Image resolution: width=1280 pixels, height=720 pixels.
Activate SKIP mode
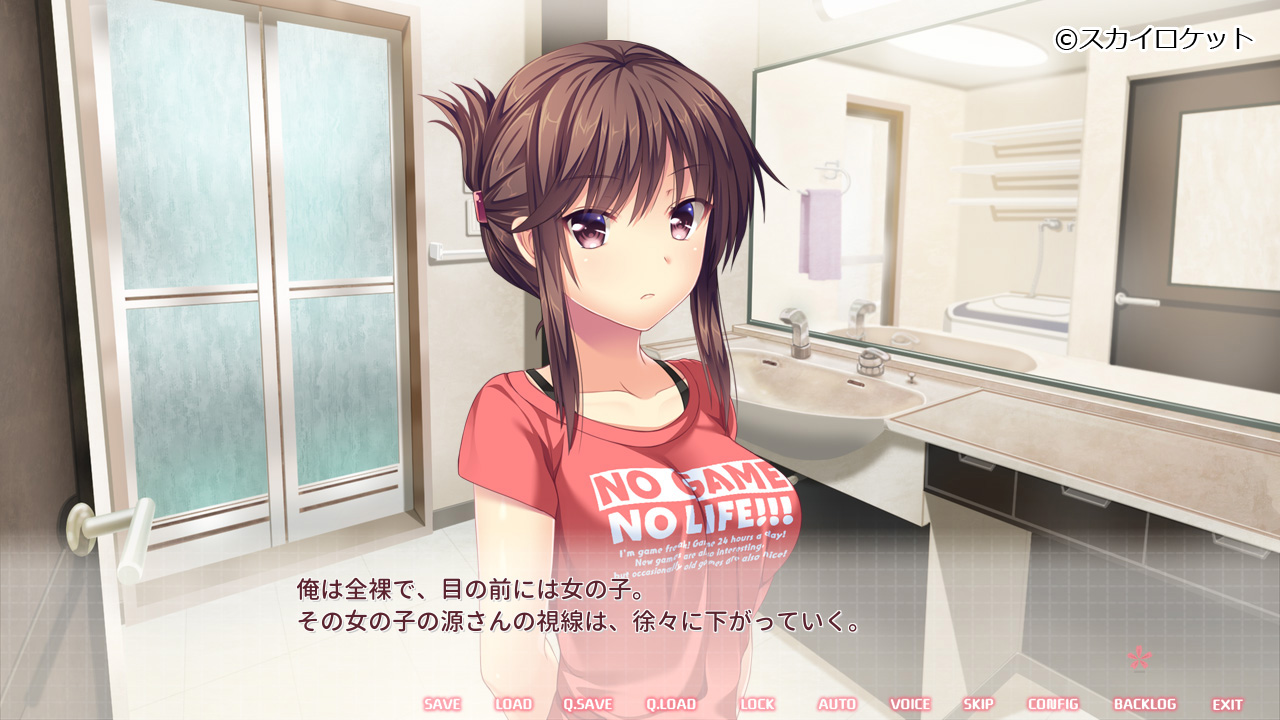pos(978,704)
